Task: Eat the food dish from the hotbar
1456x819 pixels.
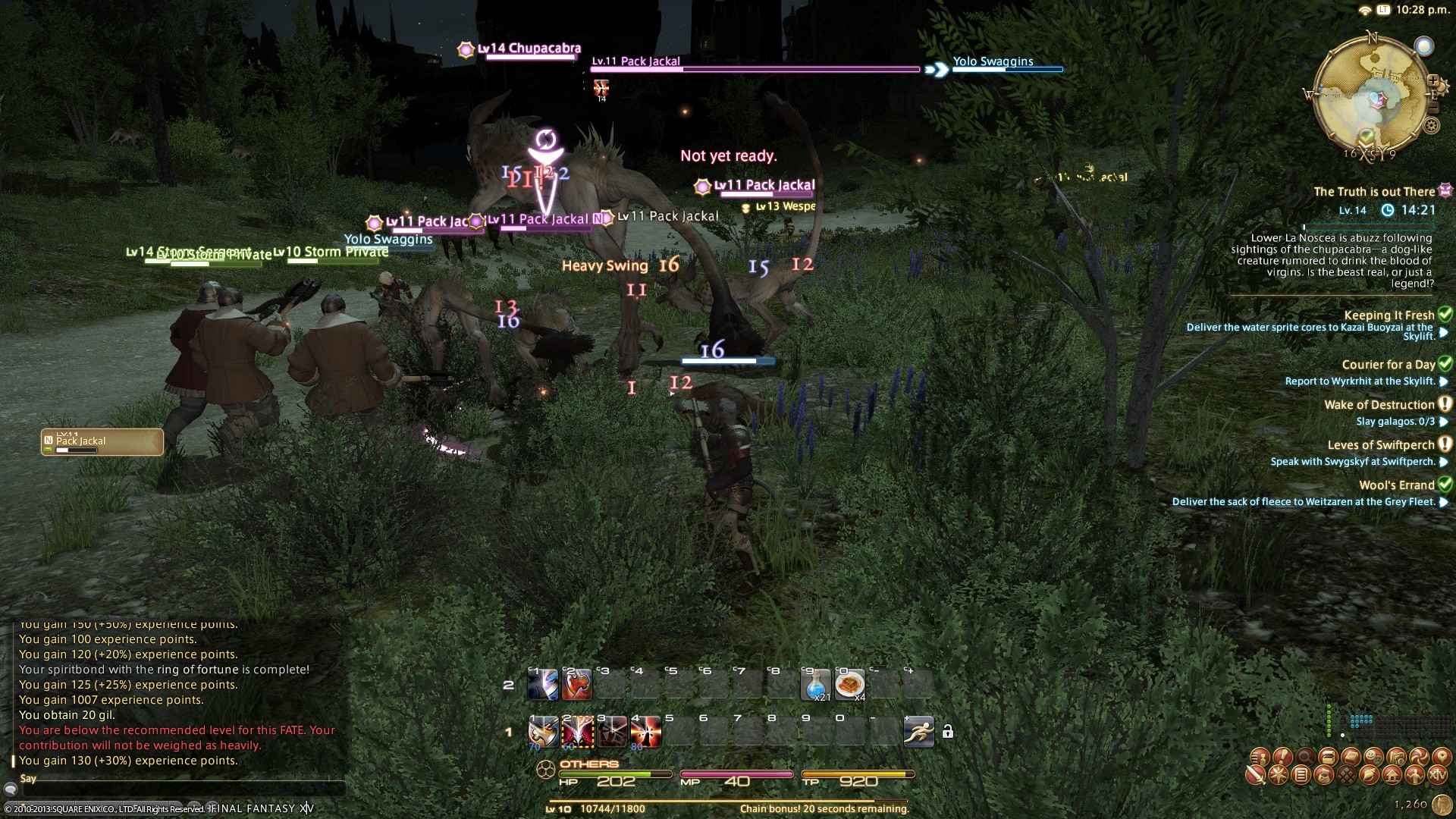Action: pos(849,685)
